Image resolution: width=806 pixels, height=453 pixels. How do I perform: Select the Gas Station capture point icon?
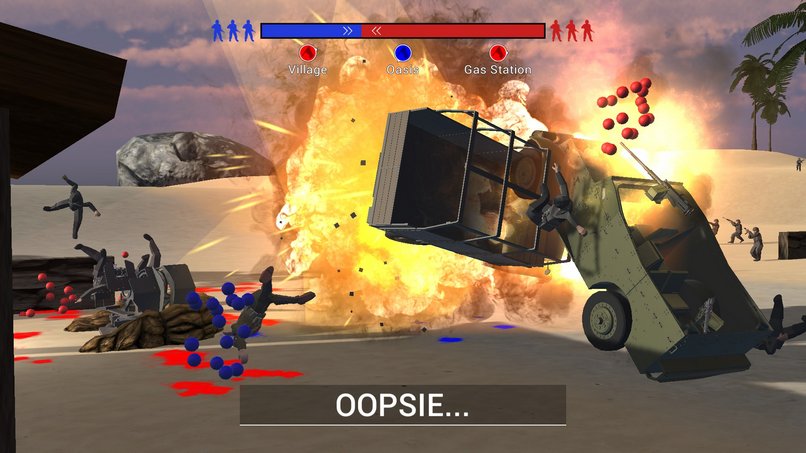(x=497, y=53)
